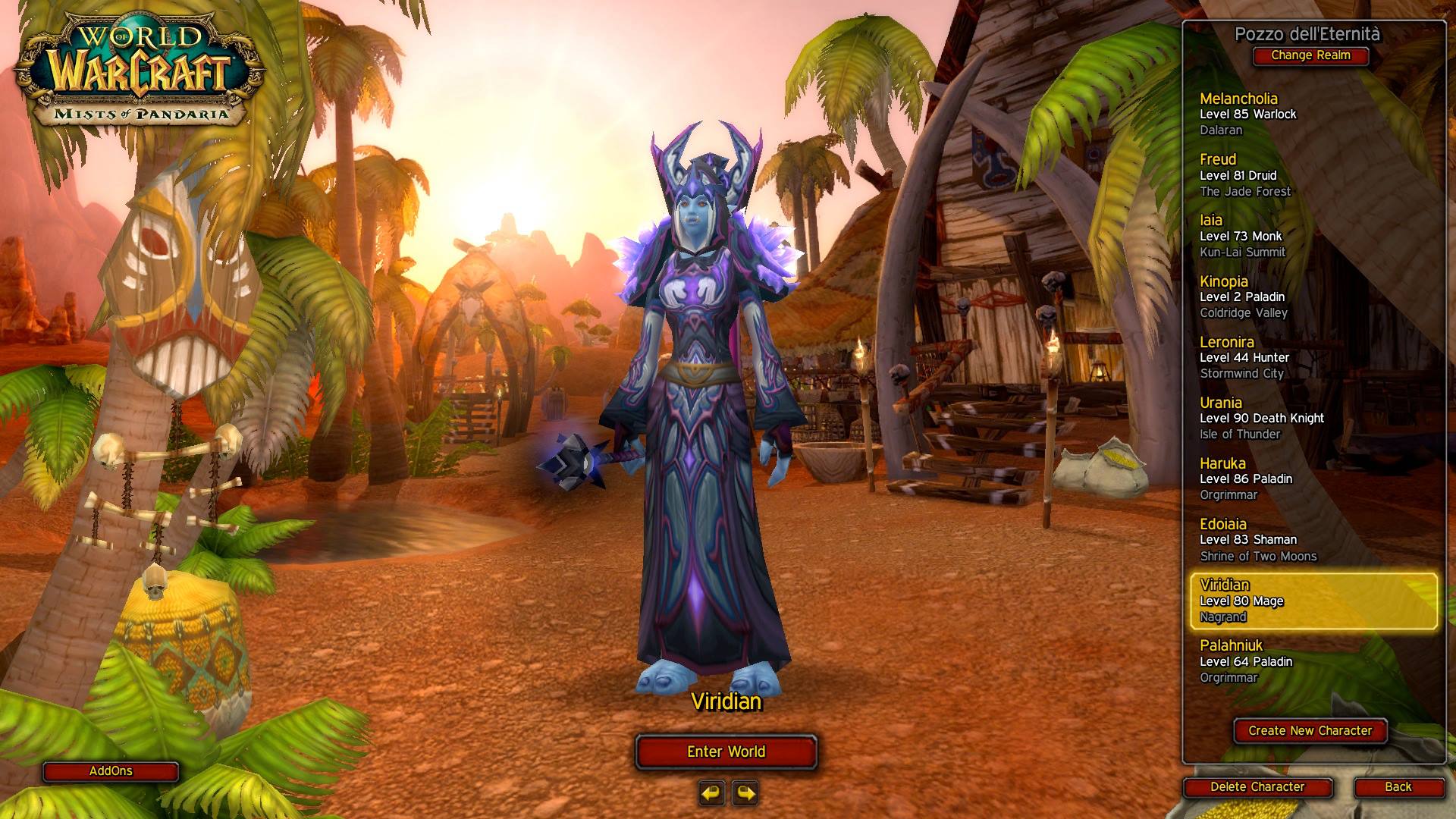The height and width of the screenshot is (819, 1456).
Task: Enter the world with Viridian
Action: [x=726, y=752]
